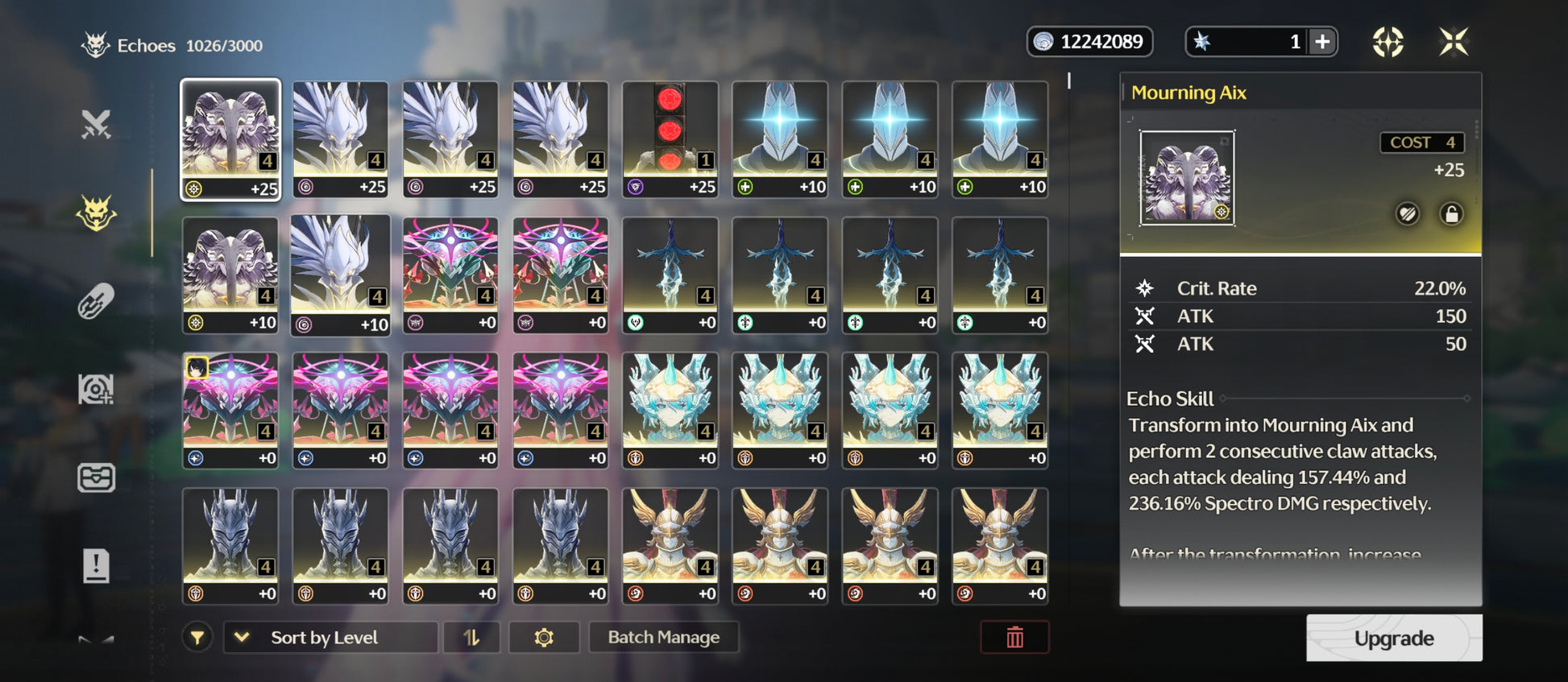Toggle the lock on Mourning Aix
The height and width of the screenshot is (682, 1568).
tap(1451, 214)
